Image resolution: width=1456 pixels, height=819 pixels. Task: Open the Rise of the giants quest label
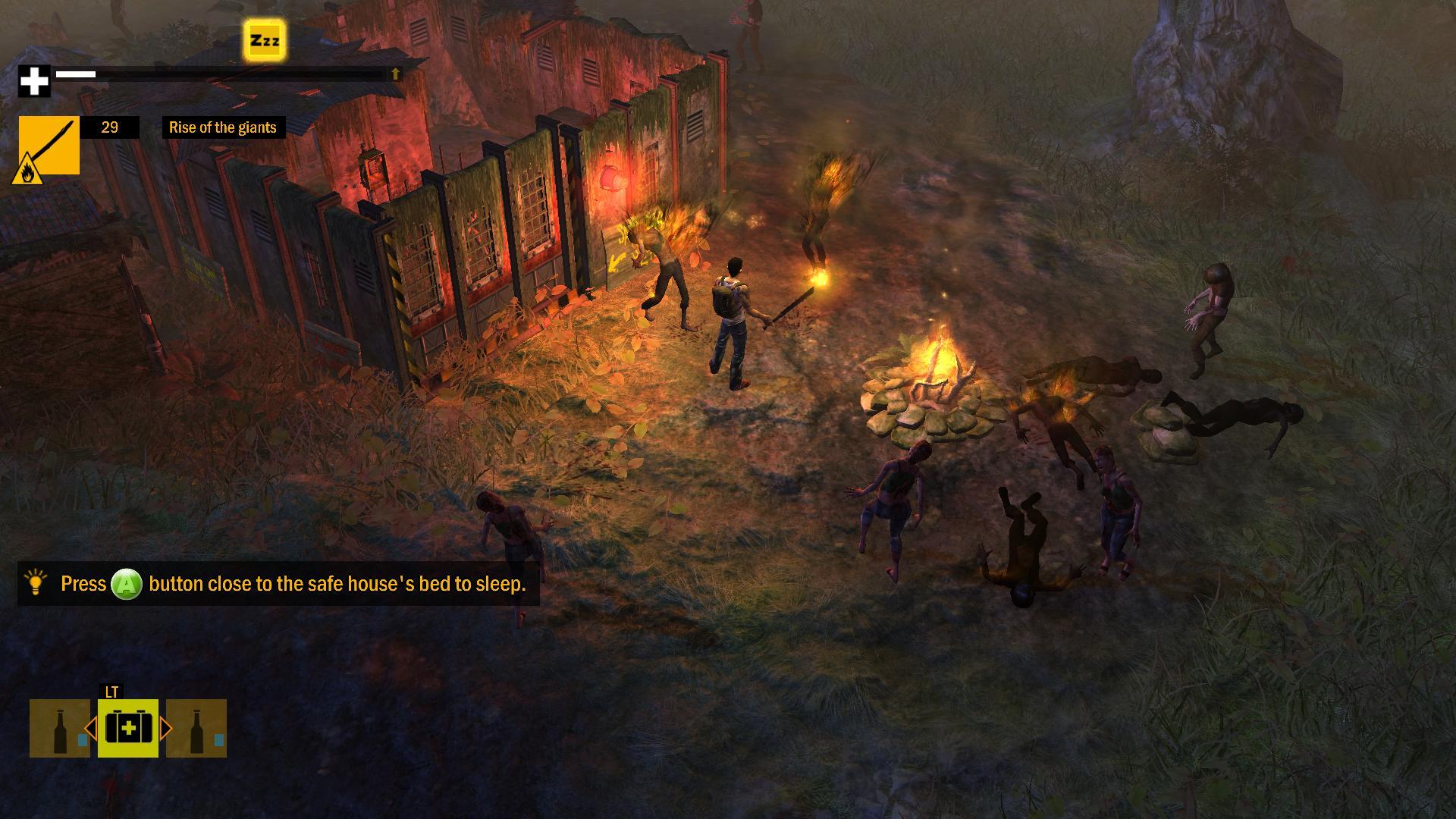point(223,127)
